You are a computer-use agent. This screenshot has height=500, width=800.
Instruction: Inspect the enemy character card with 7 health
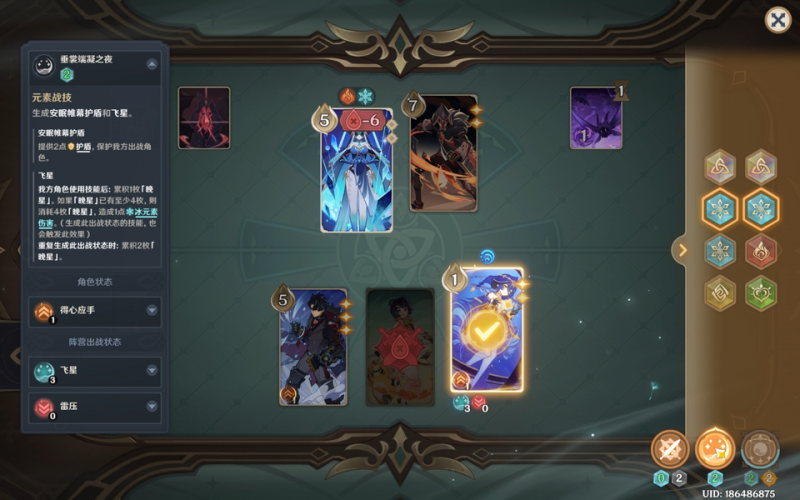[x=442, y=154]
